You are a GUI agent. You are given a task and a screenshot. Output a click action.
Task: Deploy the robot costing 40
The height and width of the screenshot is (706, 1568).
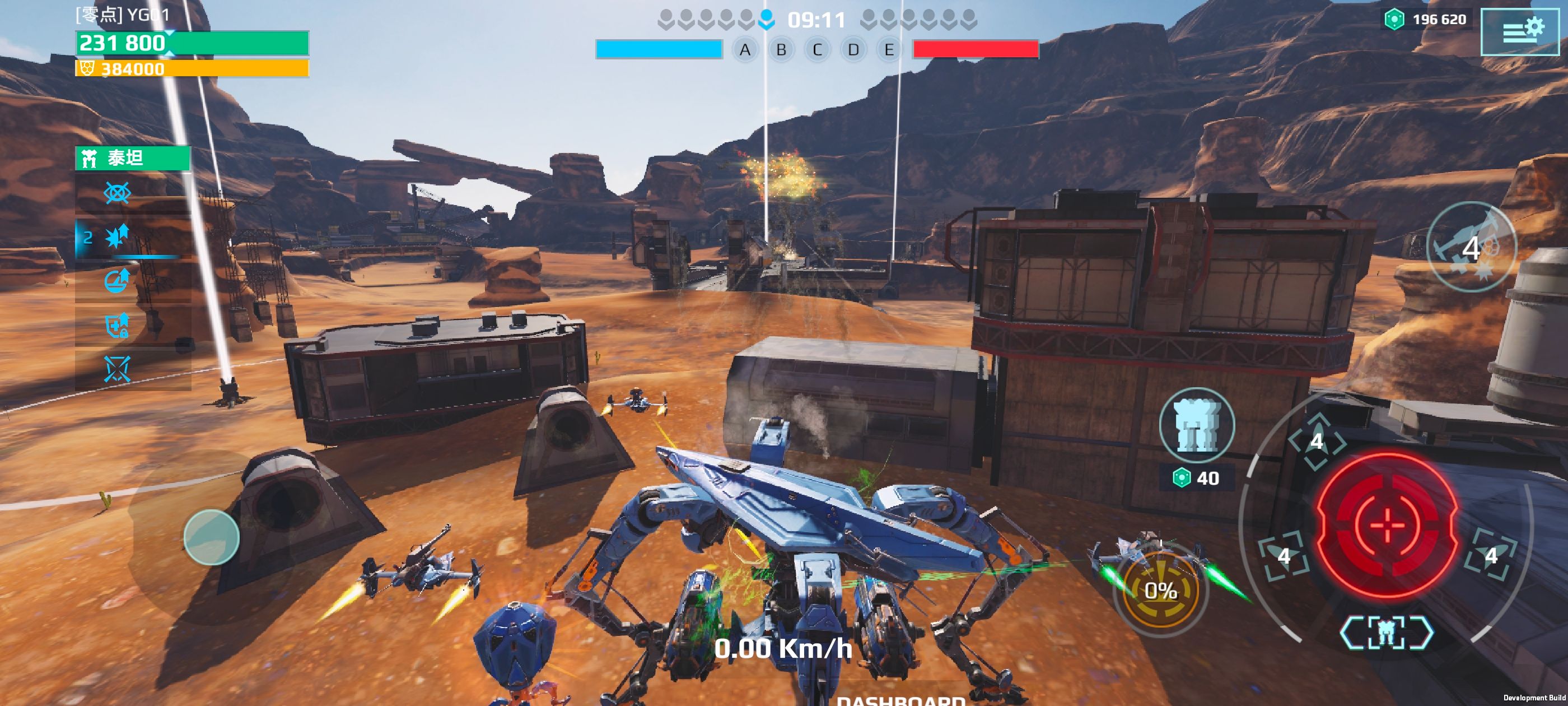tap(1196, 425)
